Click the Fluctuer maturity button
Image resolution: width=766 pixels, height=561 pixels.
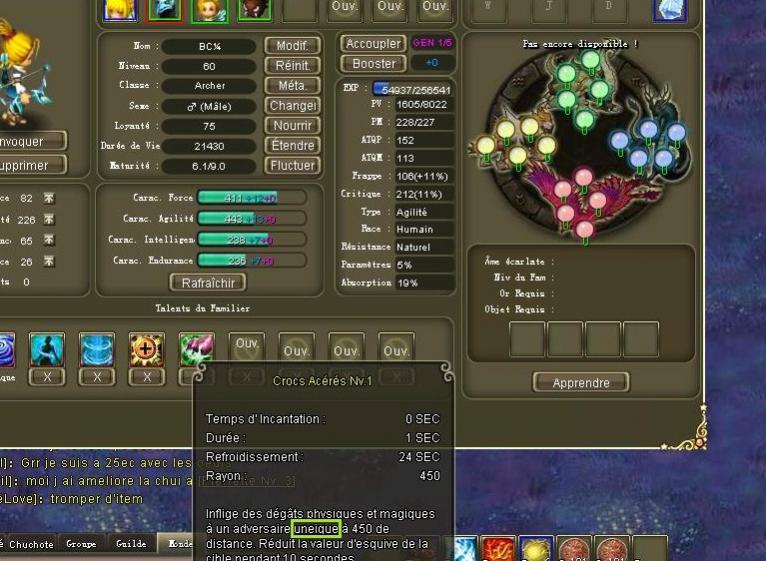click(x=292, y=166)
